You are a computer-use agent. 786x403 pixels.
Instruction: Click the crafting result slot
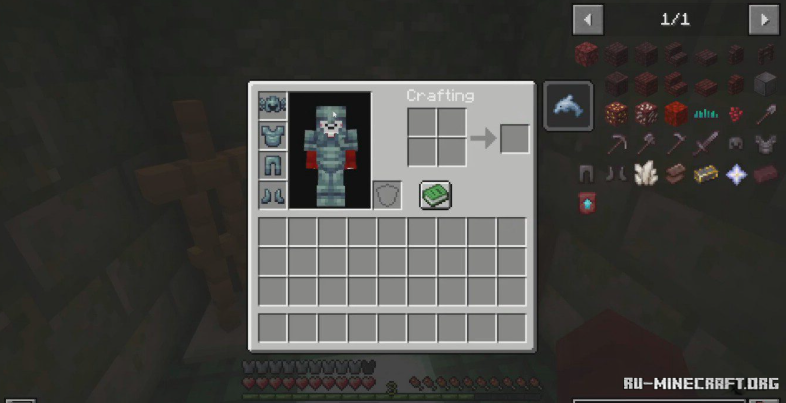pos(514,138)
